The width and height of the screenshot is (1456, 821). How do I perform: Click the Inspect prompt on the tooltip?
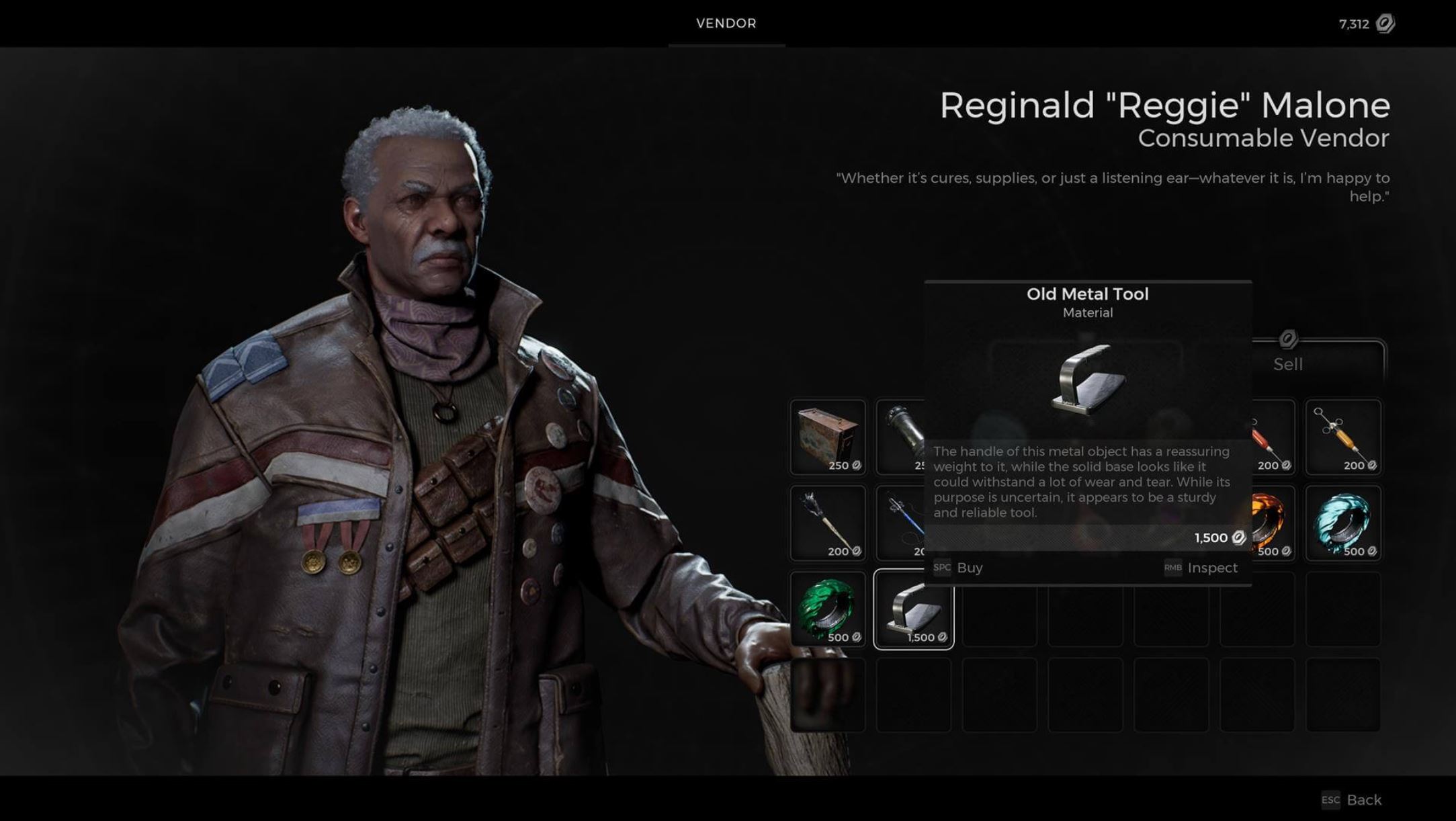pos(1211,568)
